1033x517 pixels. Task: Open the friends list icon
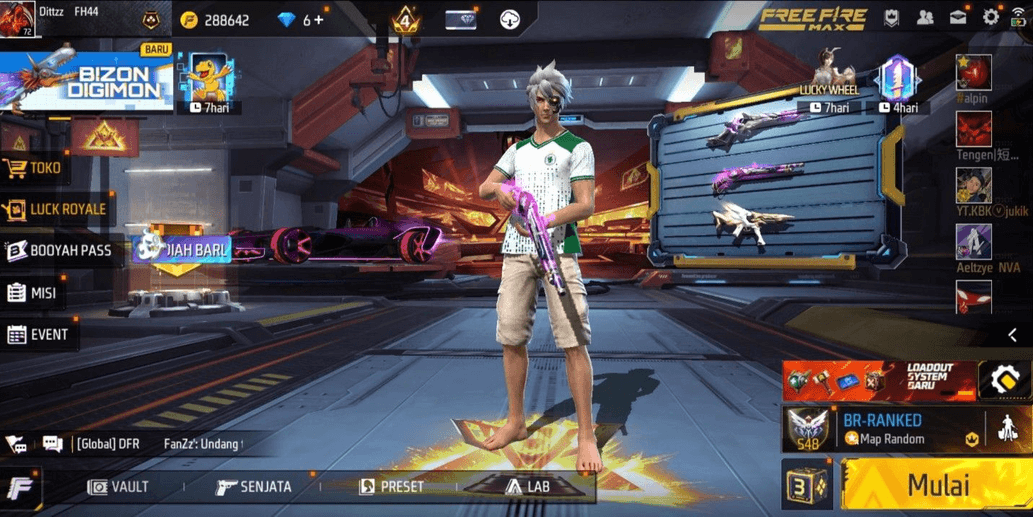coord(925,17)
